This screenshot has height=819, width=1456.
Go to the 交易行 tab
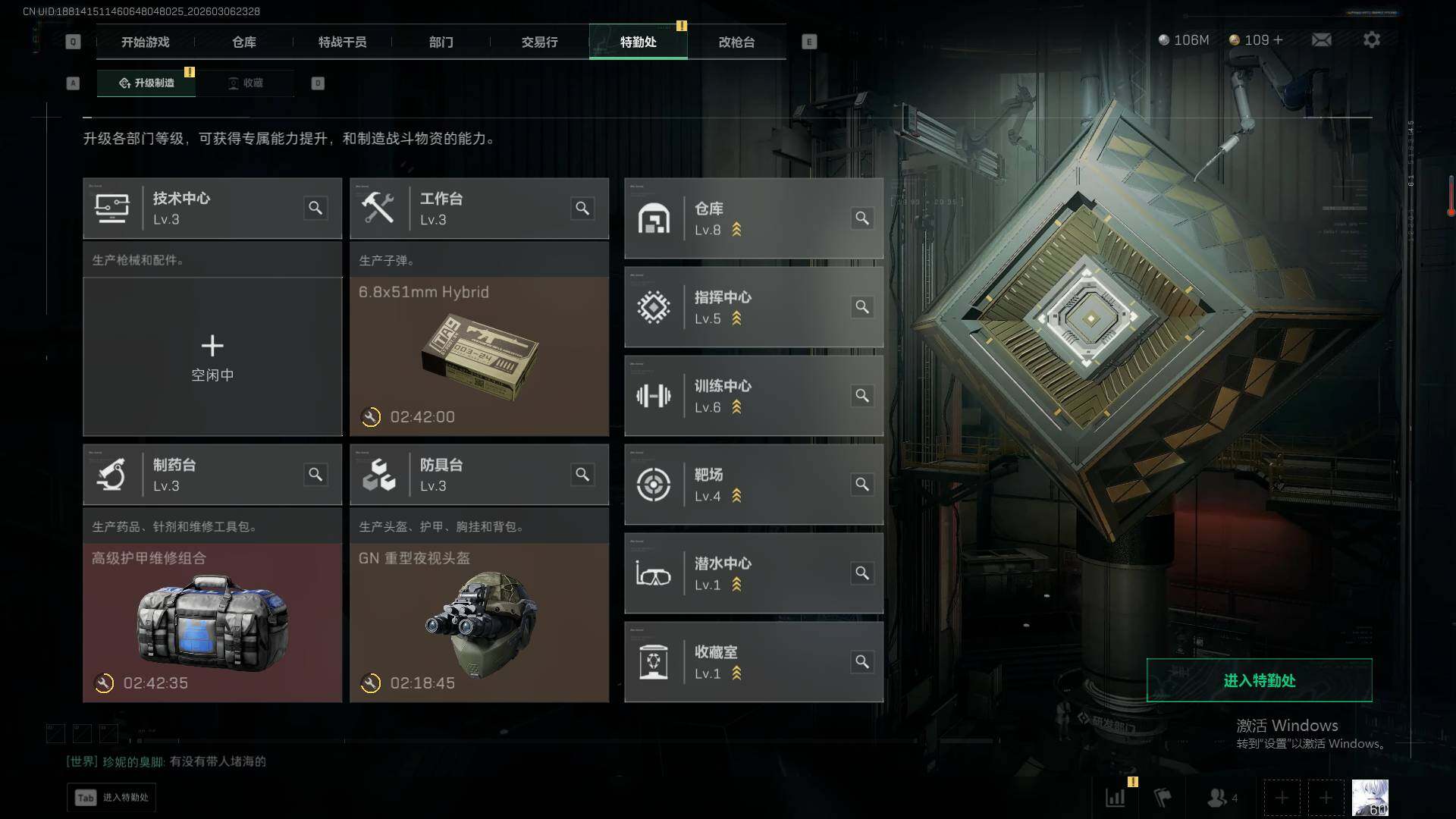(539, 42)
